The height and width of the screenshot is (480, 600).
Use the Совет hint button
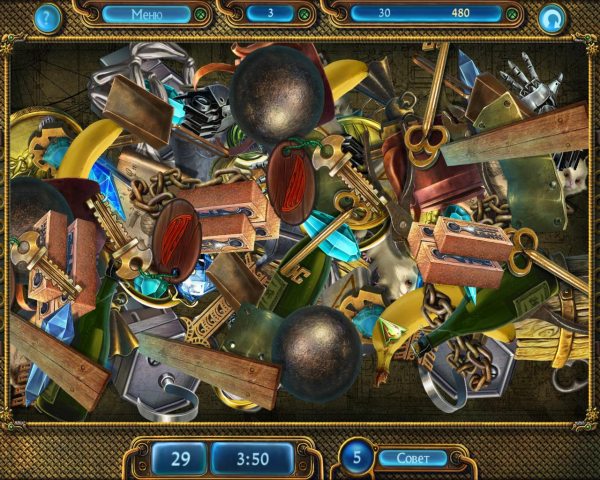[x=412, y=458]
